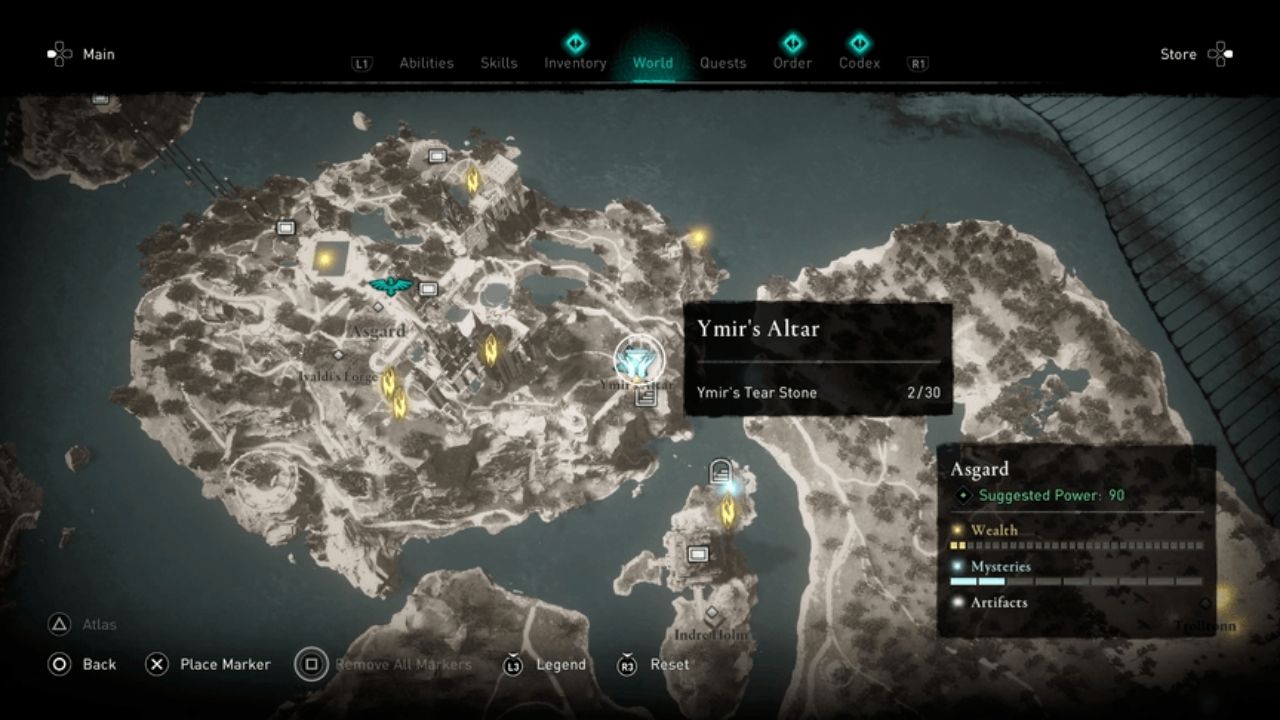Show the Codex tab

[x=859, y=63]
